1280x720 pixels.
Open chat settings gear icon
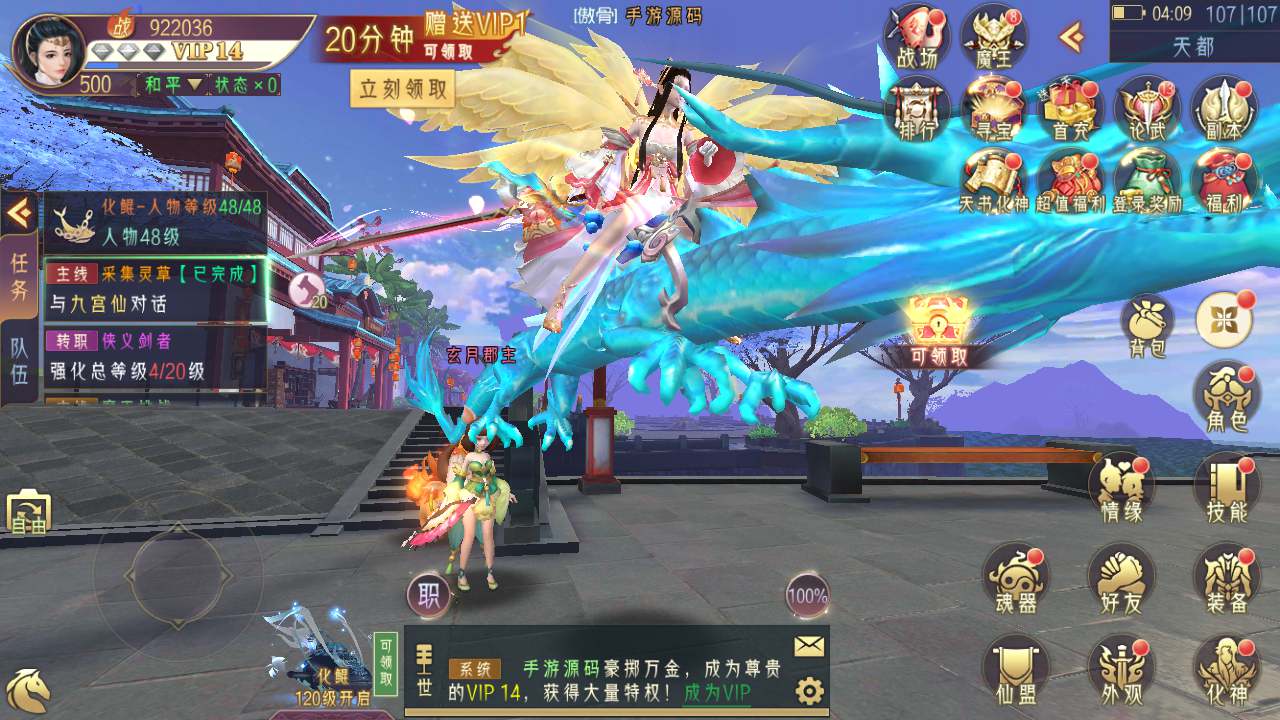[x=809, y=691]
